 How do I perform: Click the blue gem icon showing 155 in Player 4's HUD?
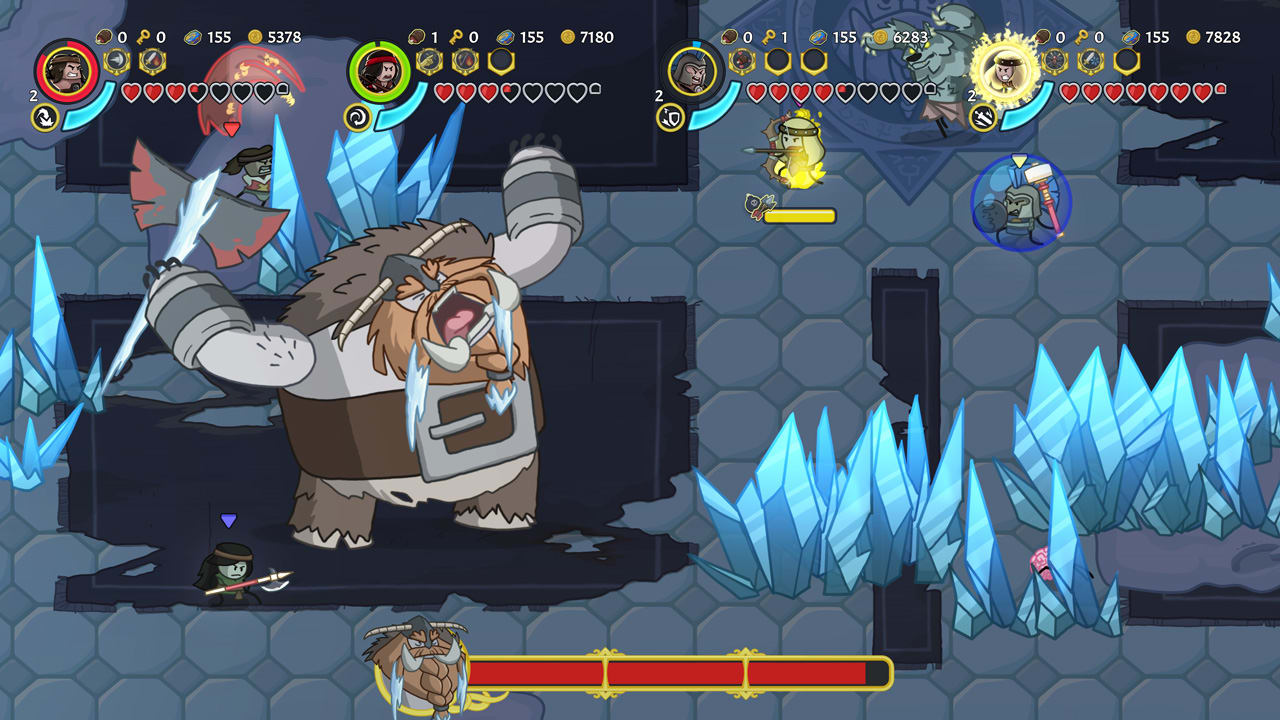[1132, 36]
